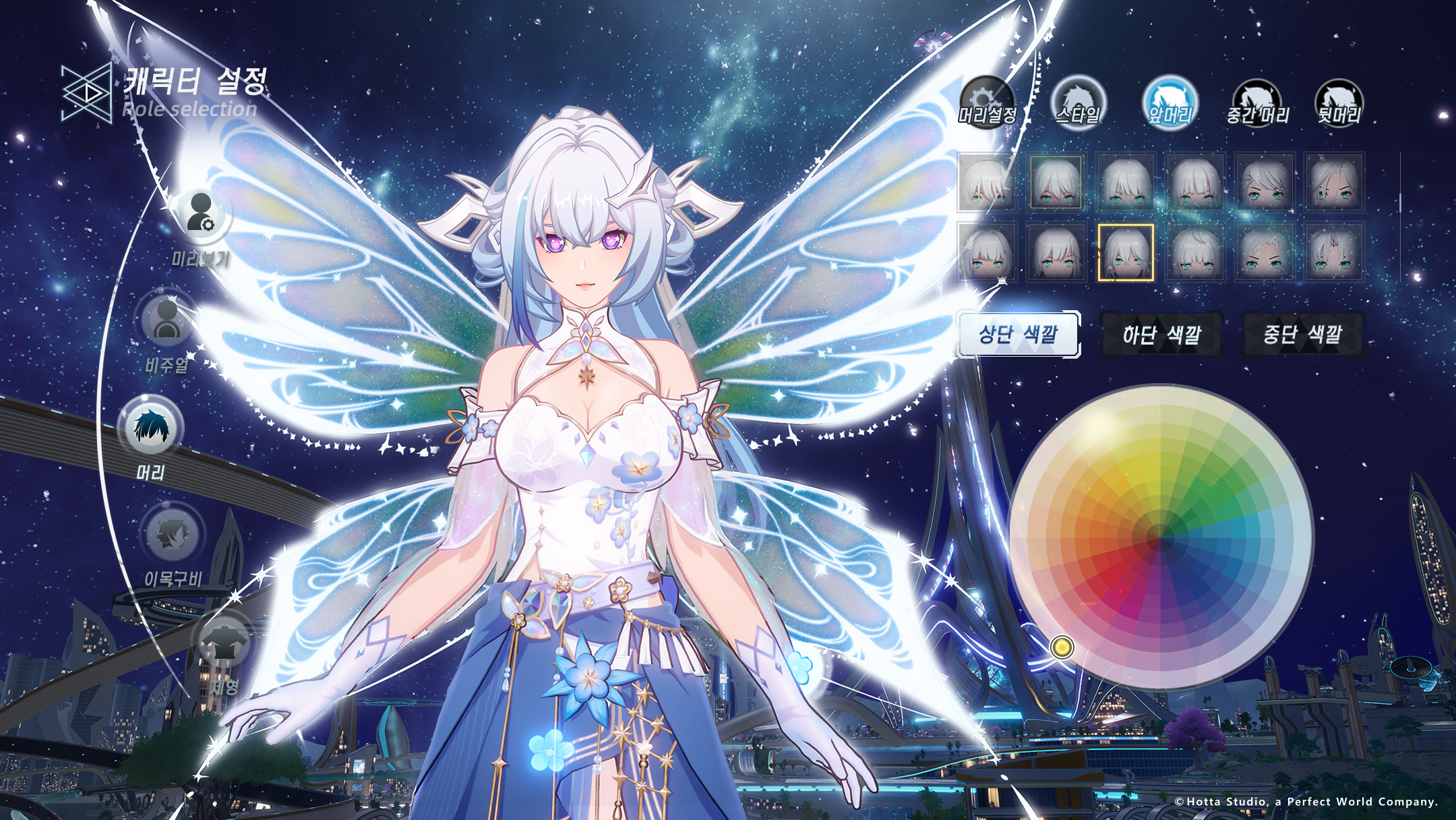
Task: Open the 머리설정 hair settings tab
Action: click(x=987, y=102)
